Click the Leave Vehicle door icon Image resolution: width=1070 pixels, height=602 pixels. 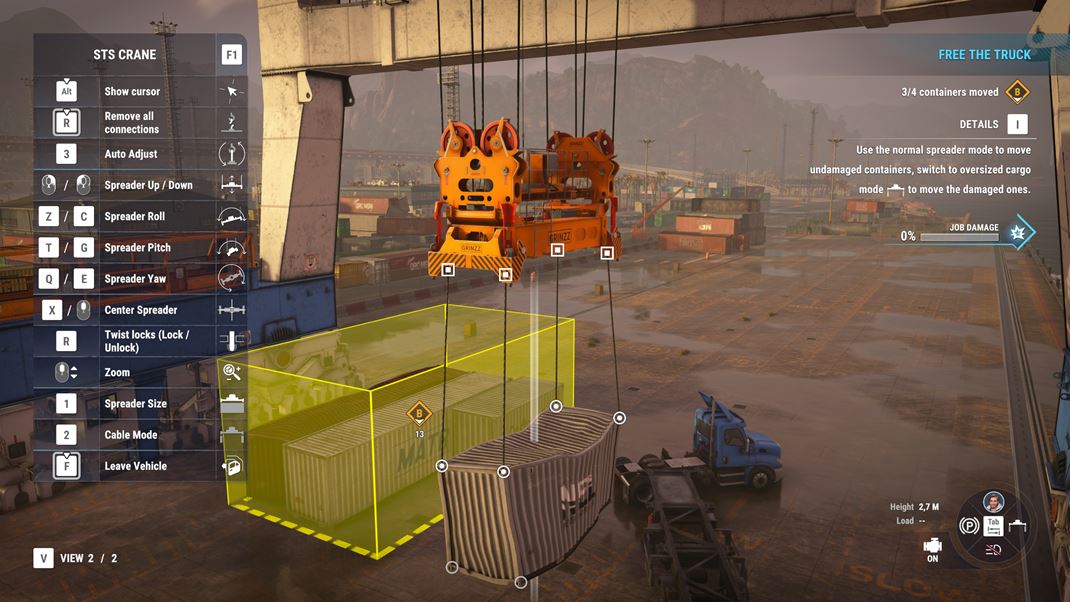[232, 466]
